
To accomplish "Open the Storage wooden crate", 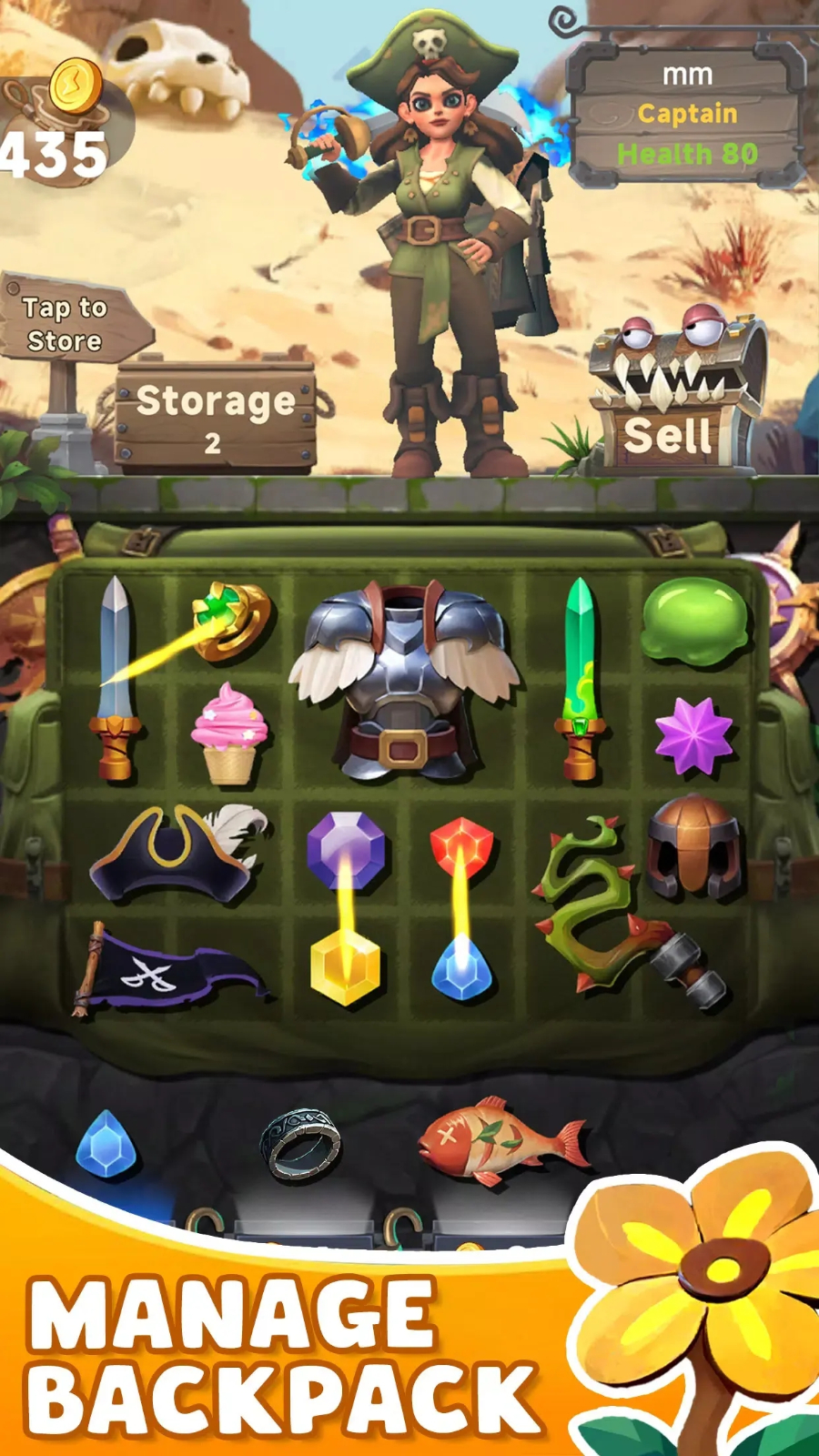I will click(x=216, y=417).
